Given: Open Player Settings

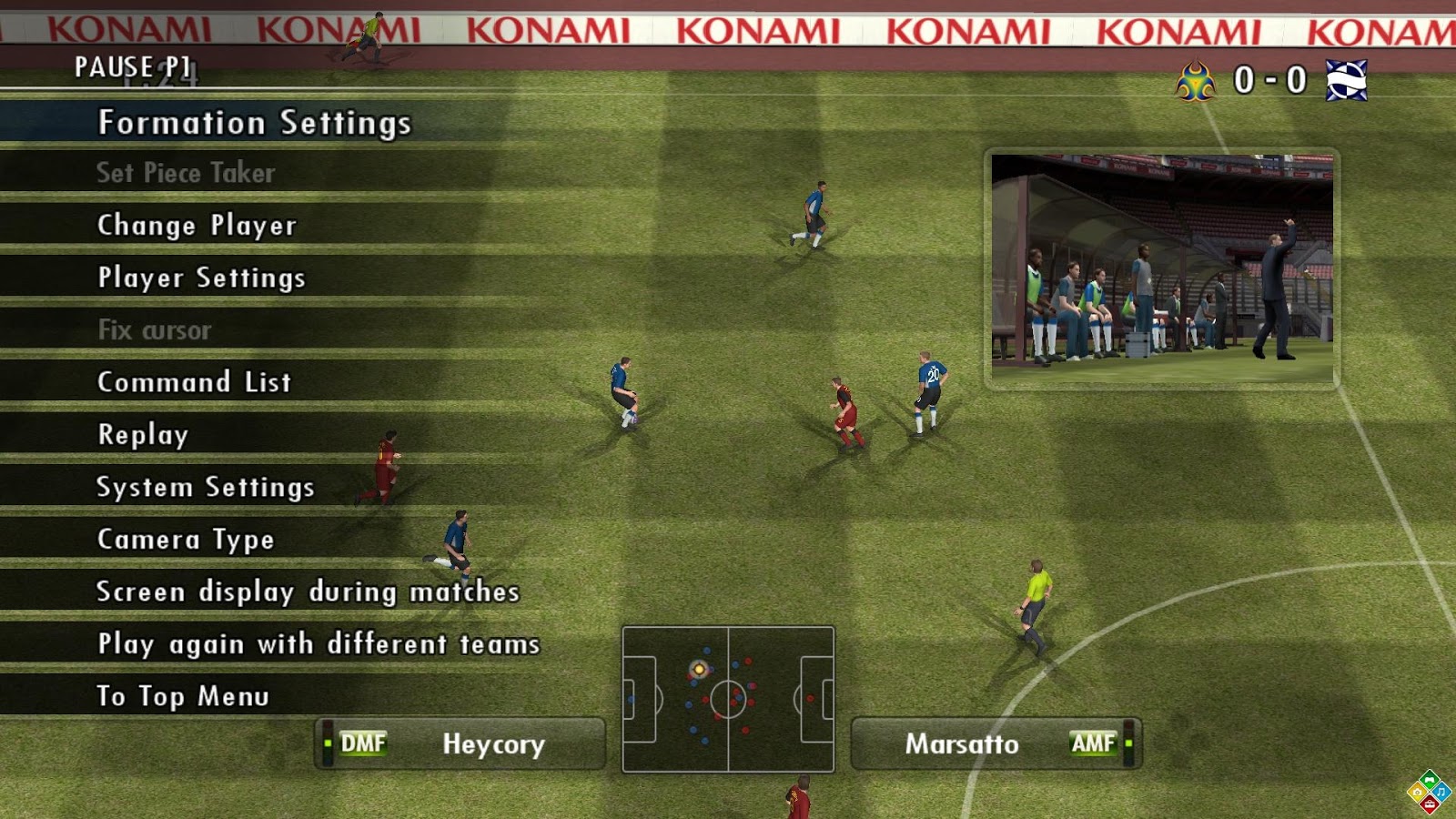Looking at the screenshot, I should pos(200,278).
